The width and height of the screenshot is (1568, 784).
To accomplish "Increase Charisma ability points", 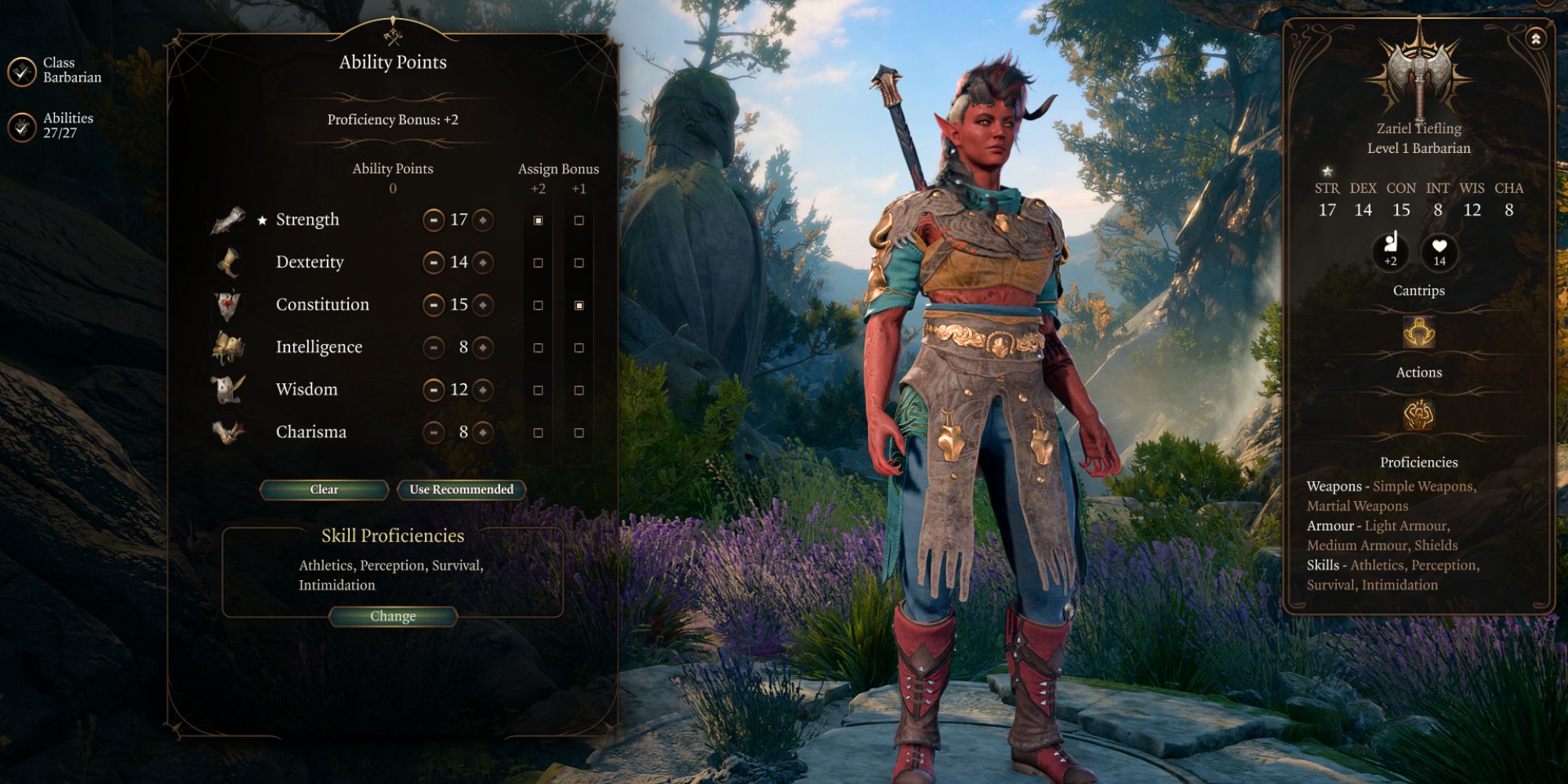I will pyautogui.click(x=484, y=432).
